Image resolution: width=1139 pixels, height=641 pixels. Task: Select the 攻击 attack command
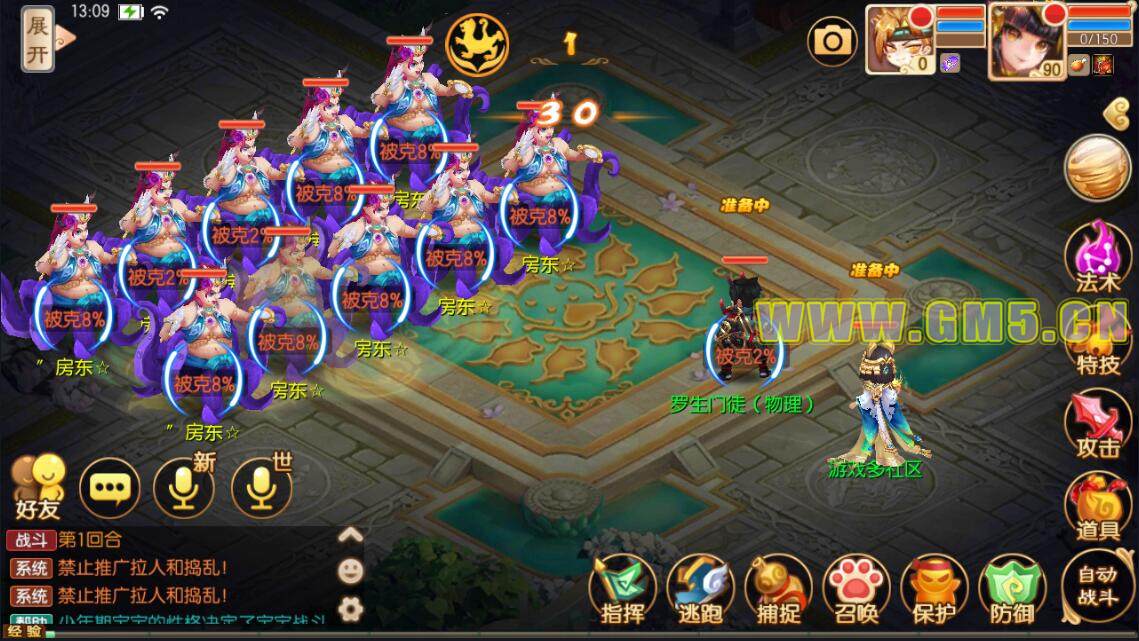[1097, 425]
